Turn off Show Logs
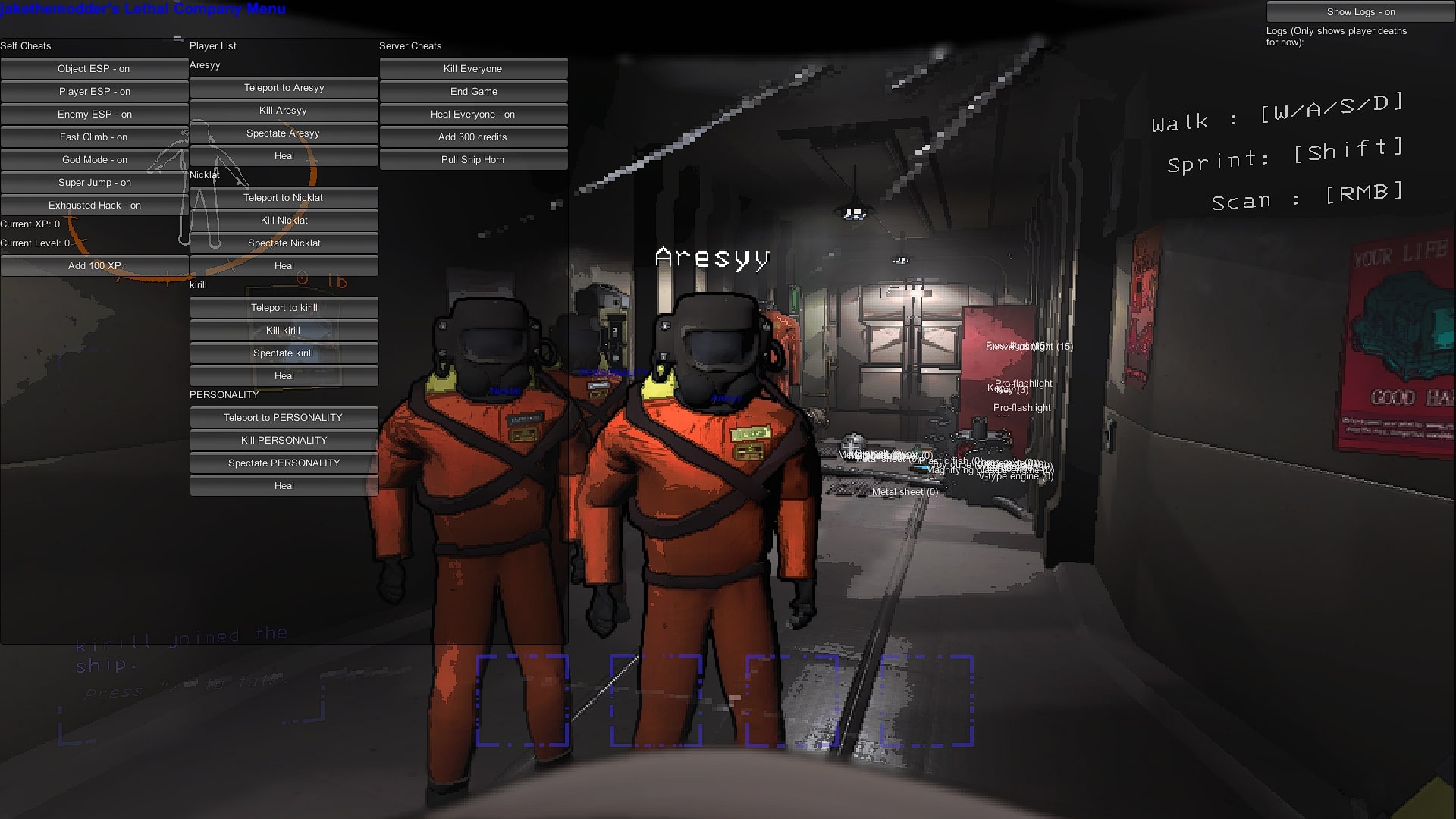This screenshot has width=1456, height=819. tap(1360, 12)
